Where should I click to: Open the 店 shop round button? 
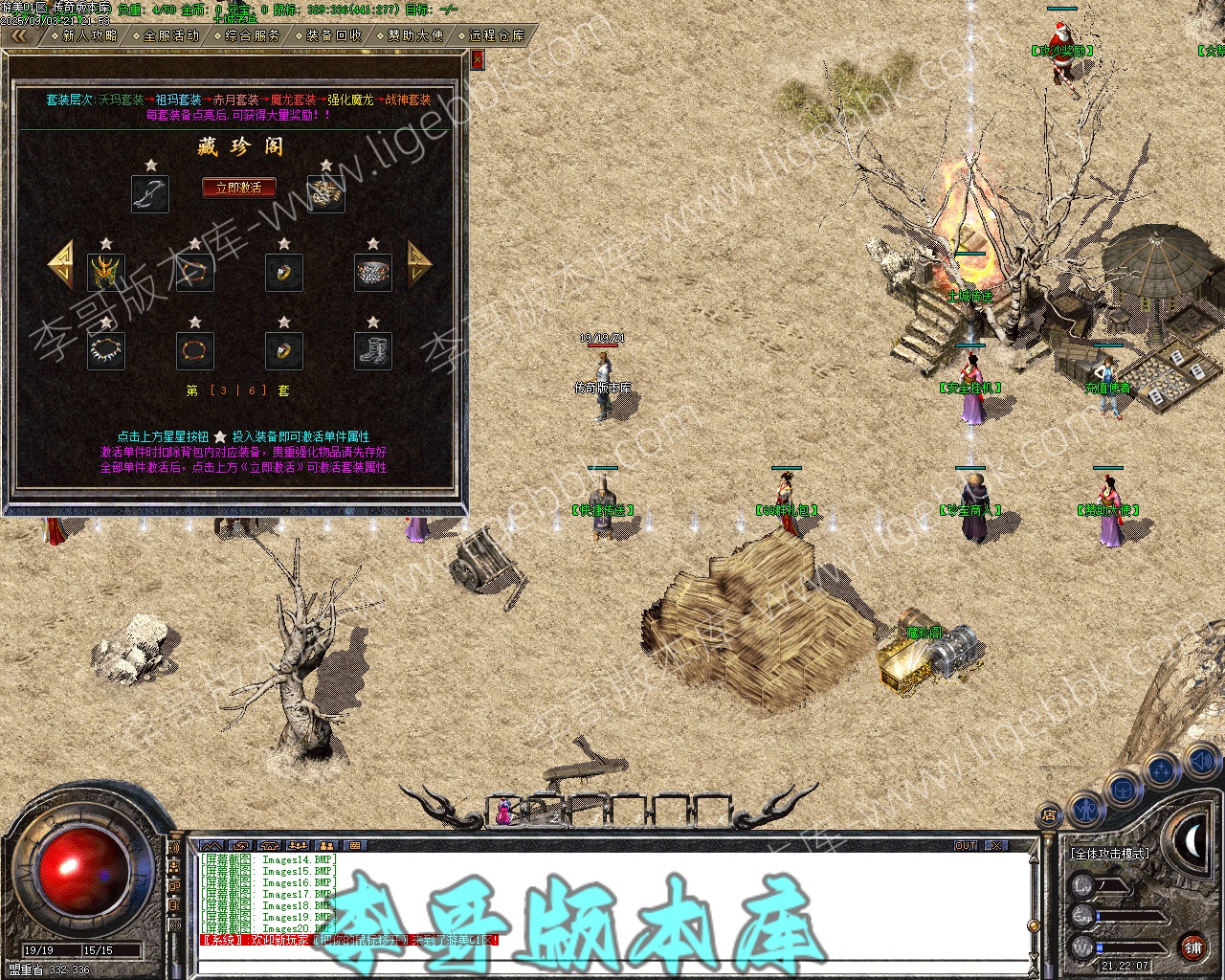pyautogui.click(x=1049, y=816)
